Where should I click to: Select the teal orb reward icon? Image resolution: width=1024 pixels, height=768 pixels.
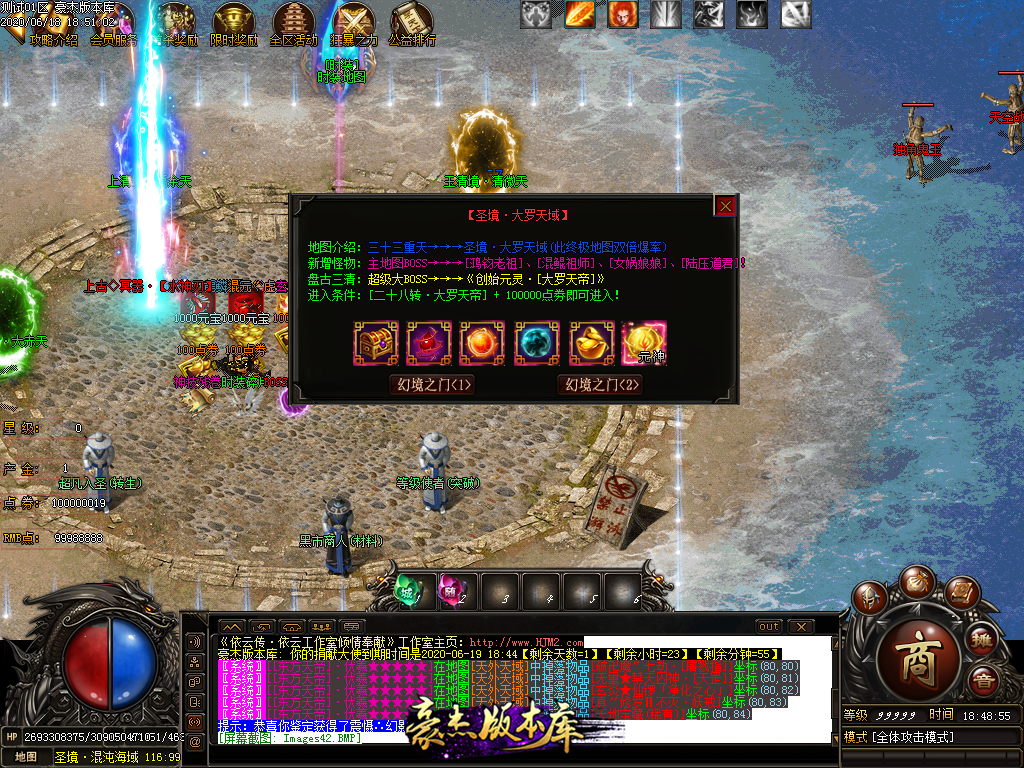(x=538, y=343)
